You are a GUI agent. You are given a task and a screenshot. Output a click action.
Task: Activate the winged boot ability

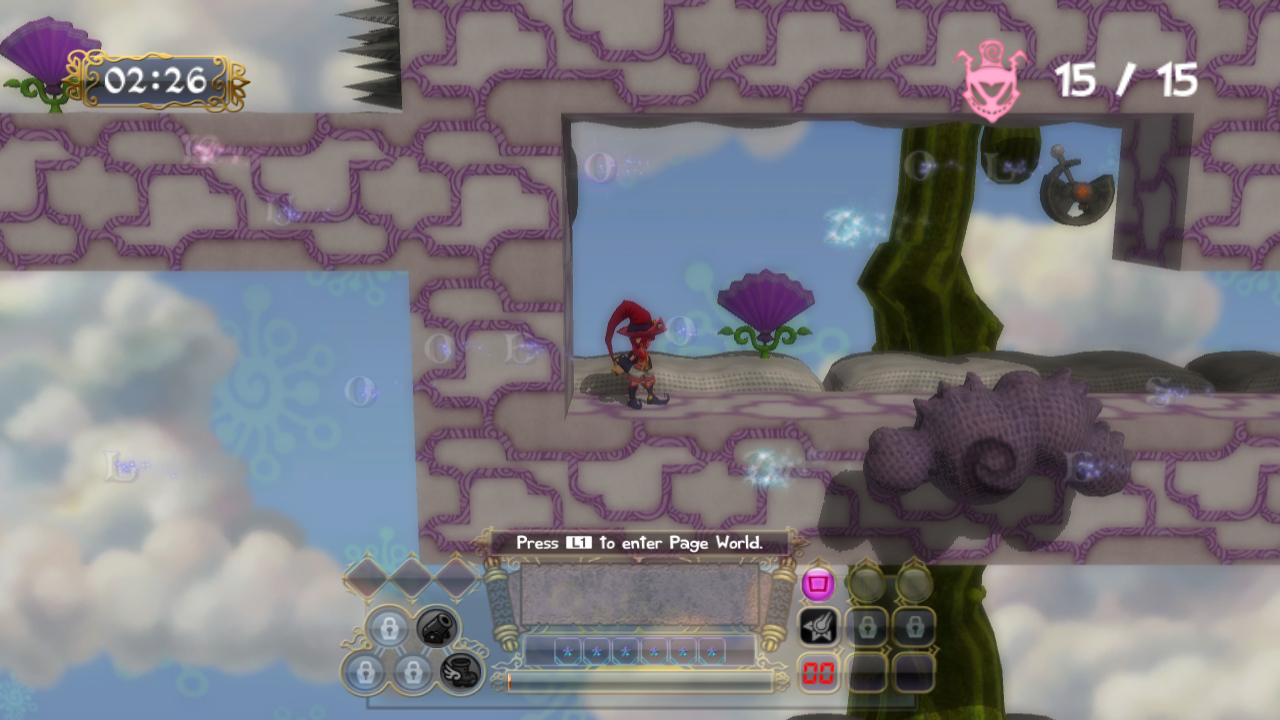460,672
